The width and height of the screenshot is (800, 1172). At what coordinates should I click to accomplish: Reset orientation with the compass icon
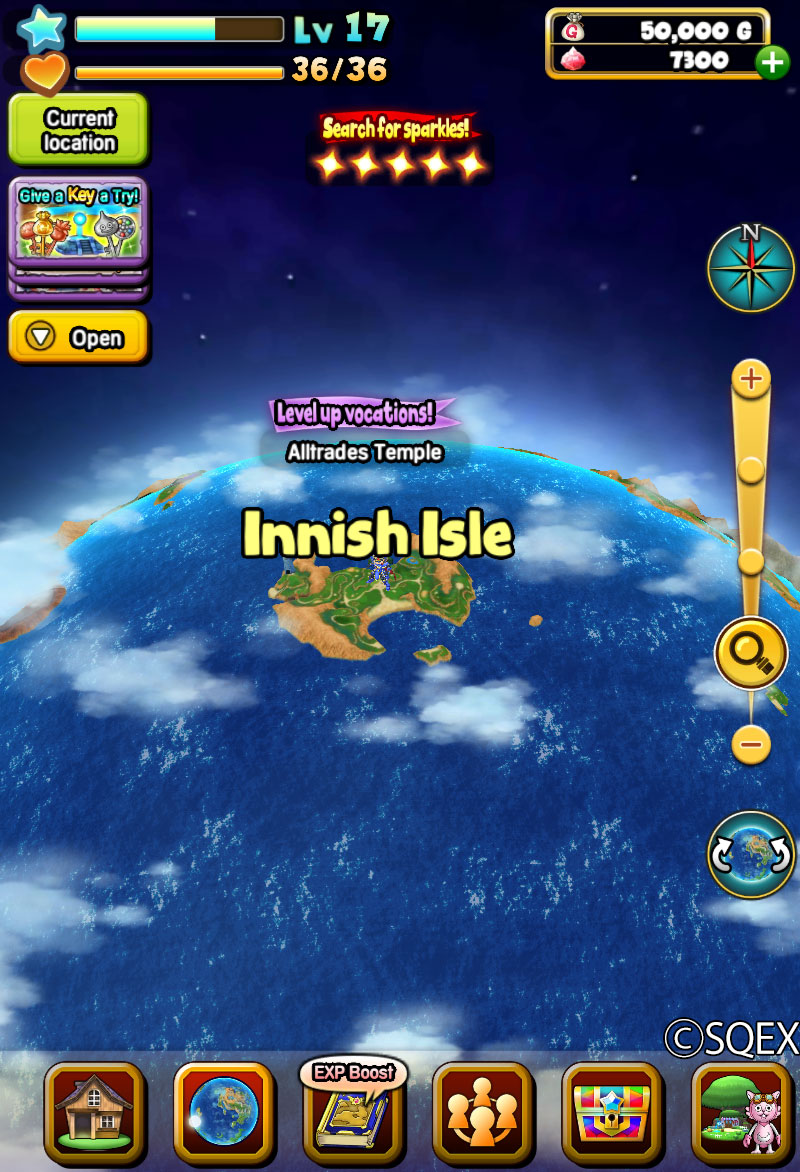[x=751, y=268]
